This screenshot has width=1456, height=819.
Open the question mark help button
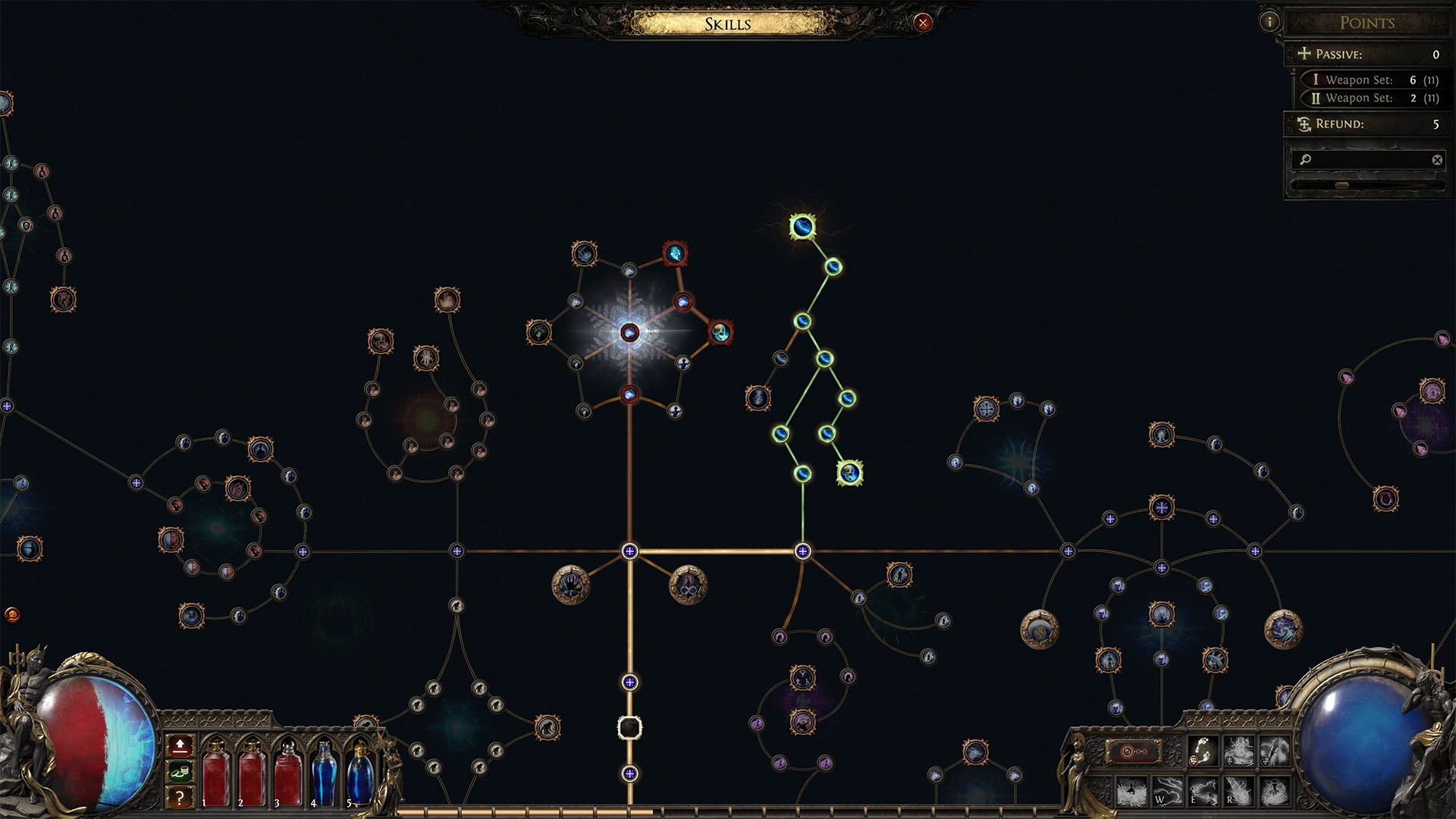tap(180, 797)
